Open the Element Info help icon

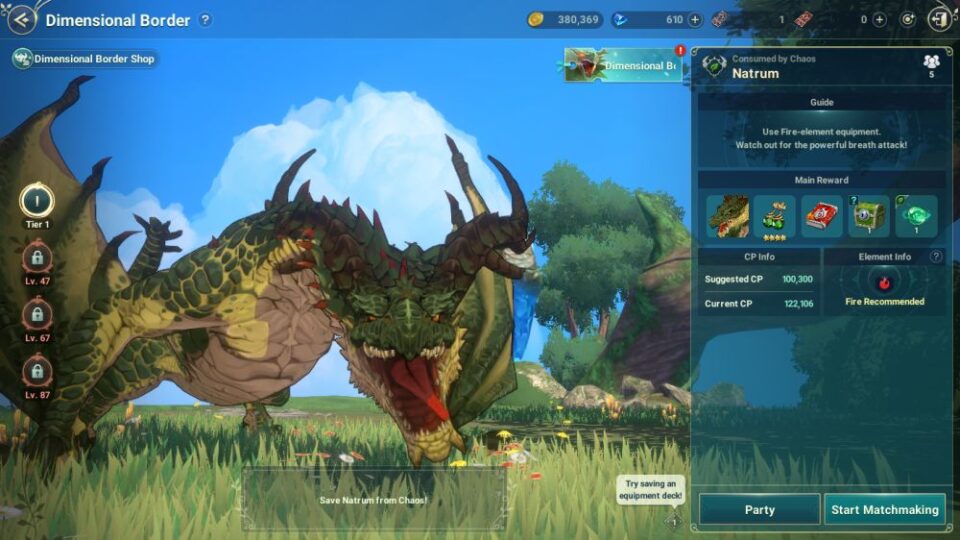936,257
